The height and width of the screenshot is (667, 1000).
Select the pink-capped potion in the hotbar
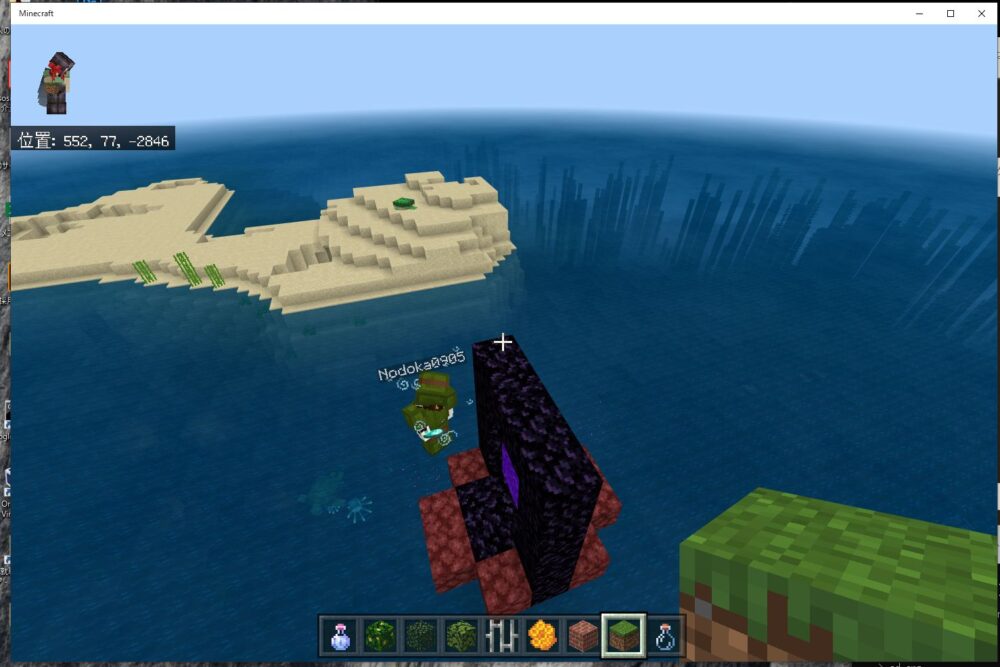click(339, 635)
